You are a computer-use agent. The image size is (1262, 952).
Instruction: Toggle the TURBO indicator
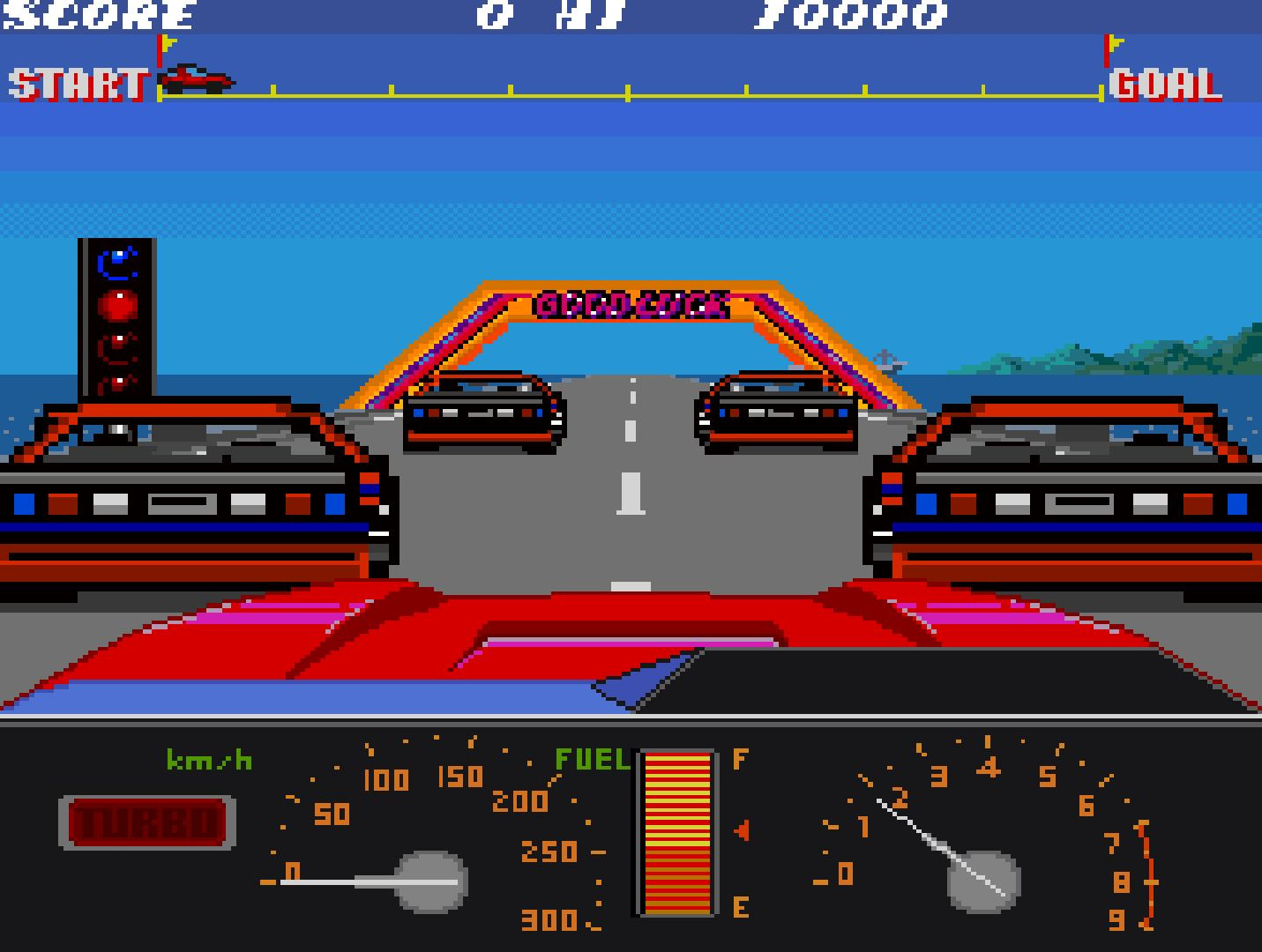click(x=146, y=823)
